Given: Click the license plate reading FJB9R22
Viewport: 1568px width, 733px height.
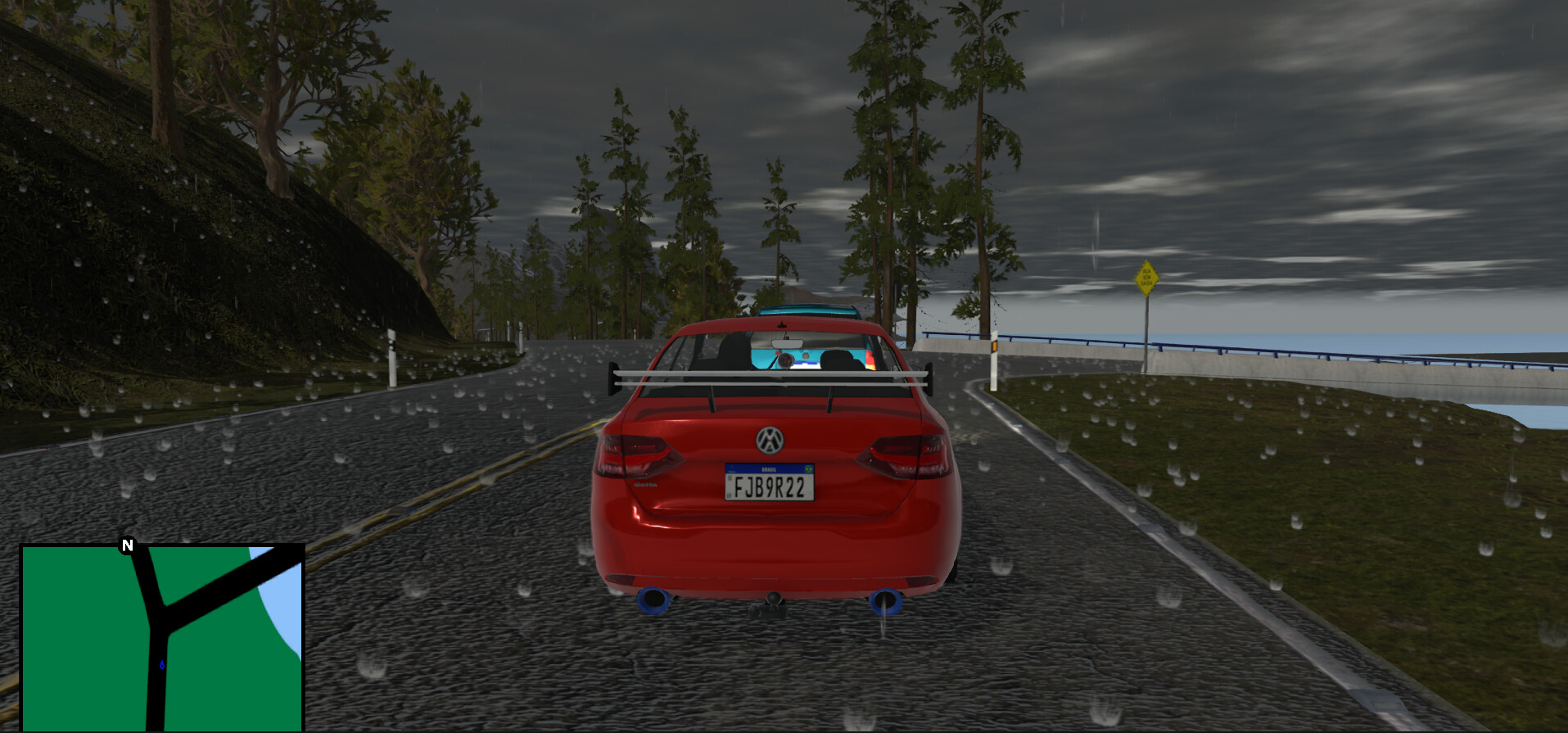Looking at the screenshot, I should pos(770,487).
